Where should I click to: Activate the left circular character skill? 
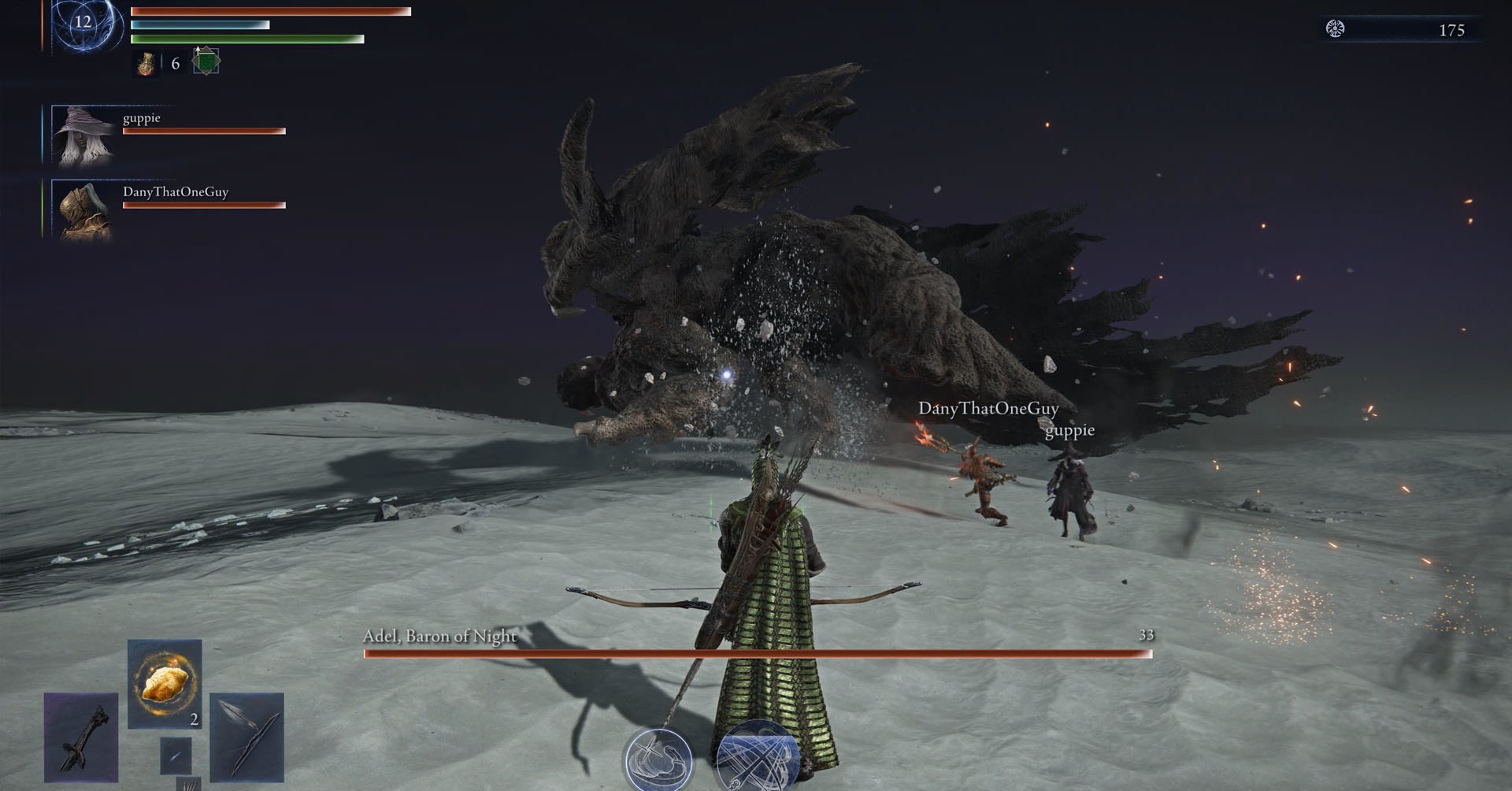658,759
